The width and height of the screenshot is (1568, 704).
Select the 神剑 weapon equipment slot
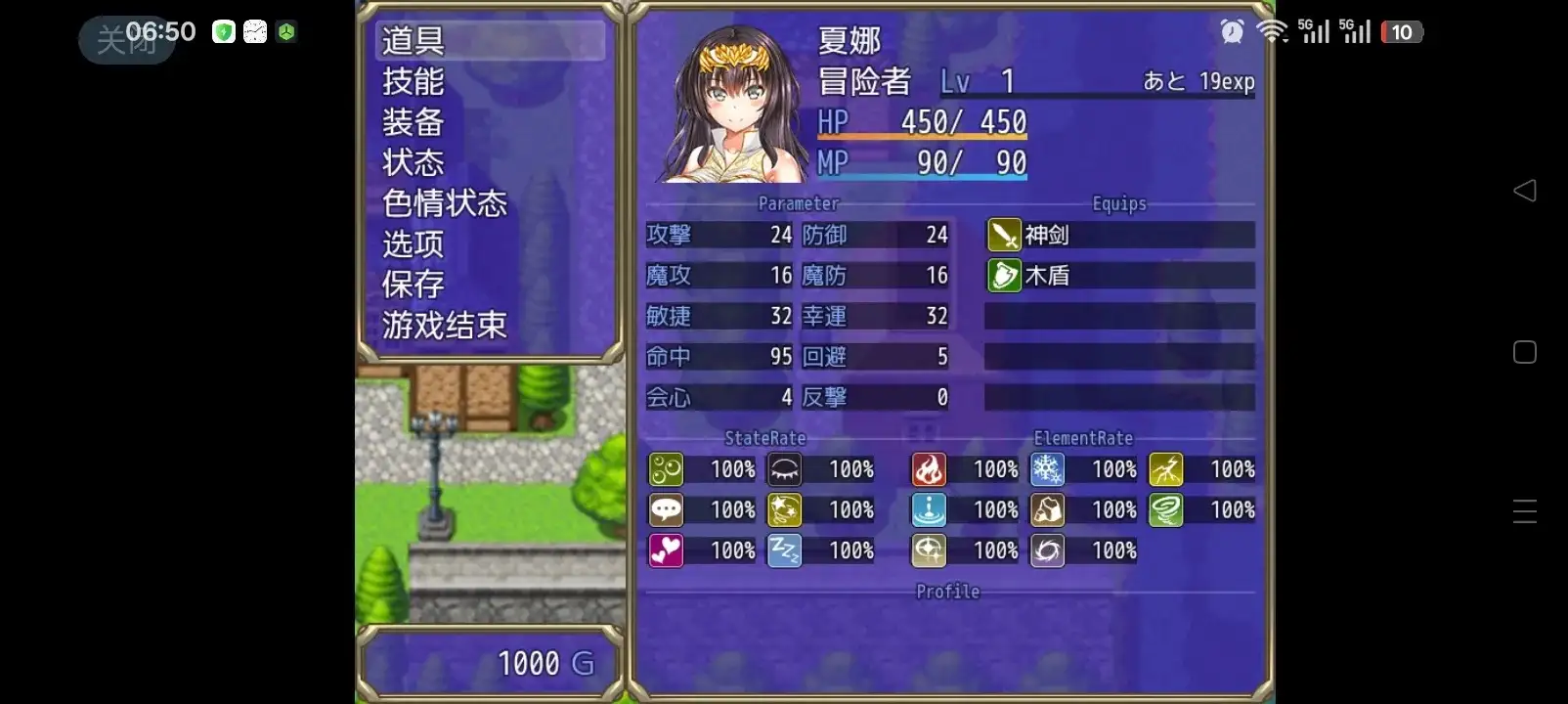[1119, 235]
